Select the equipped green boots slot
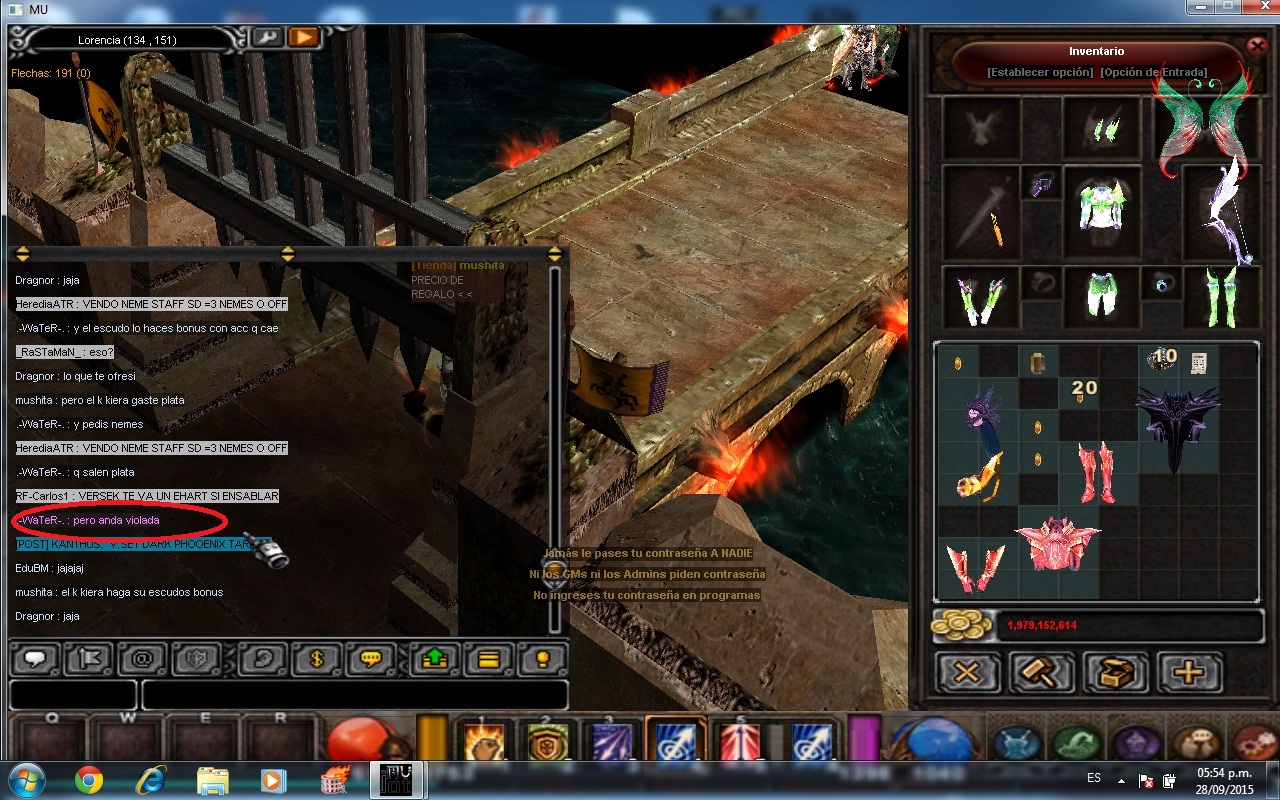1280x800 pixels. click(x=1220, y=297)
